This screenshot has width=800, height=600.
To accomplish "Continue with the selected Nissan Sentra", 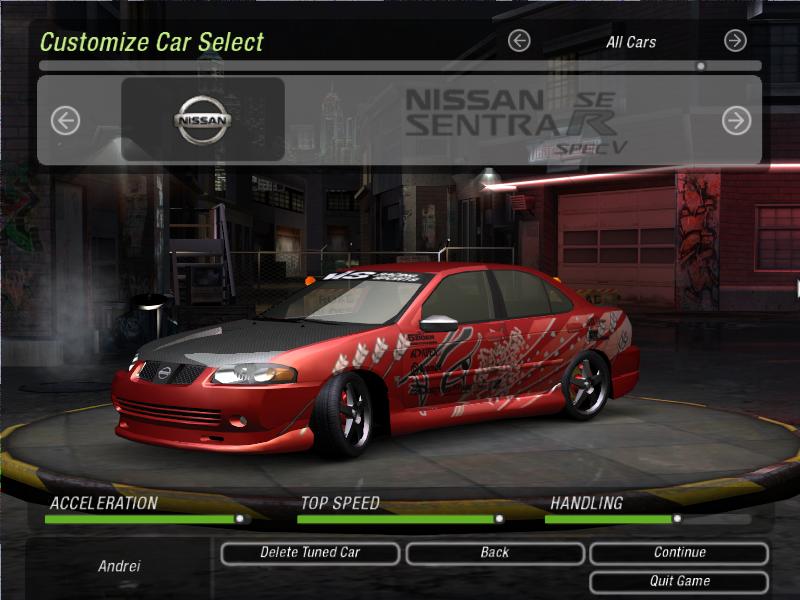I will pos(679,553).
